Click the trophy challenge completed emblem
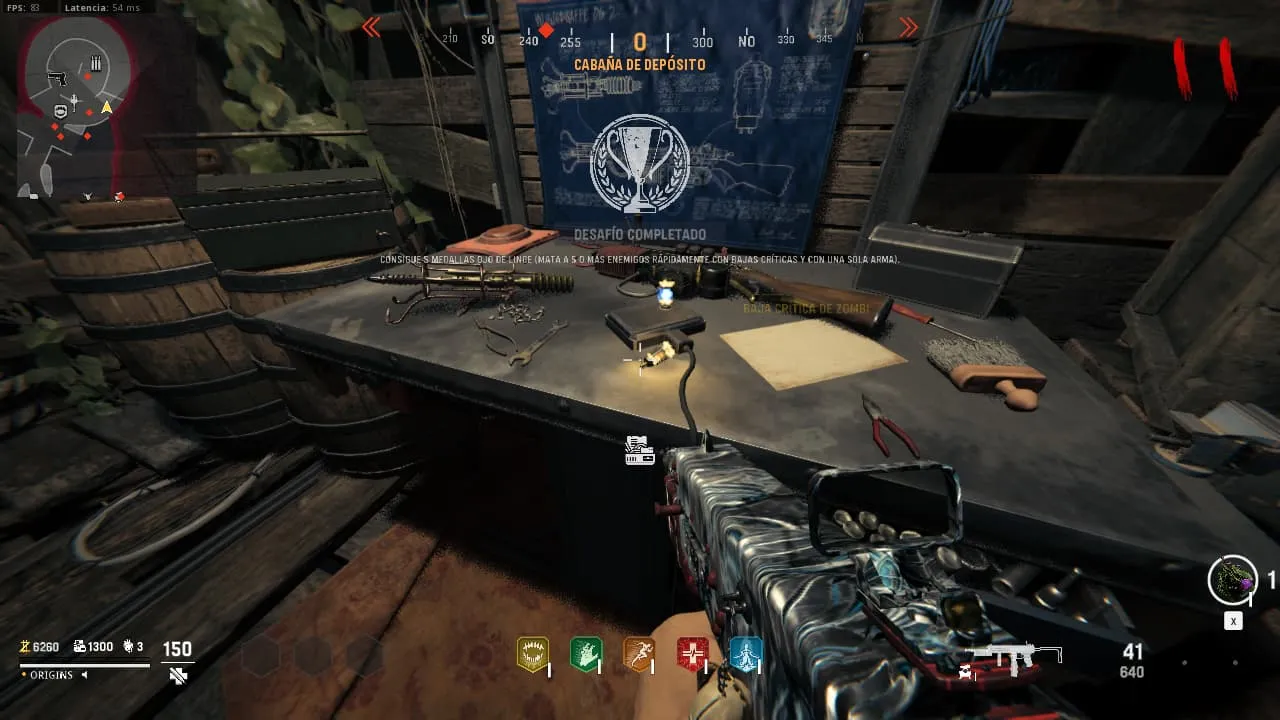 tap(640, 163)
